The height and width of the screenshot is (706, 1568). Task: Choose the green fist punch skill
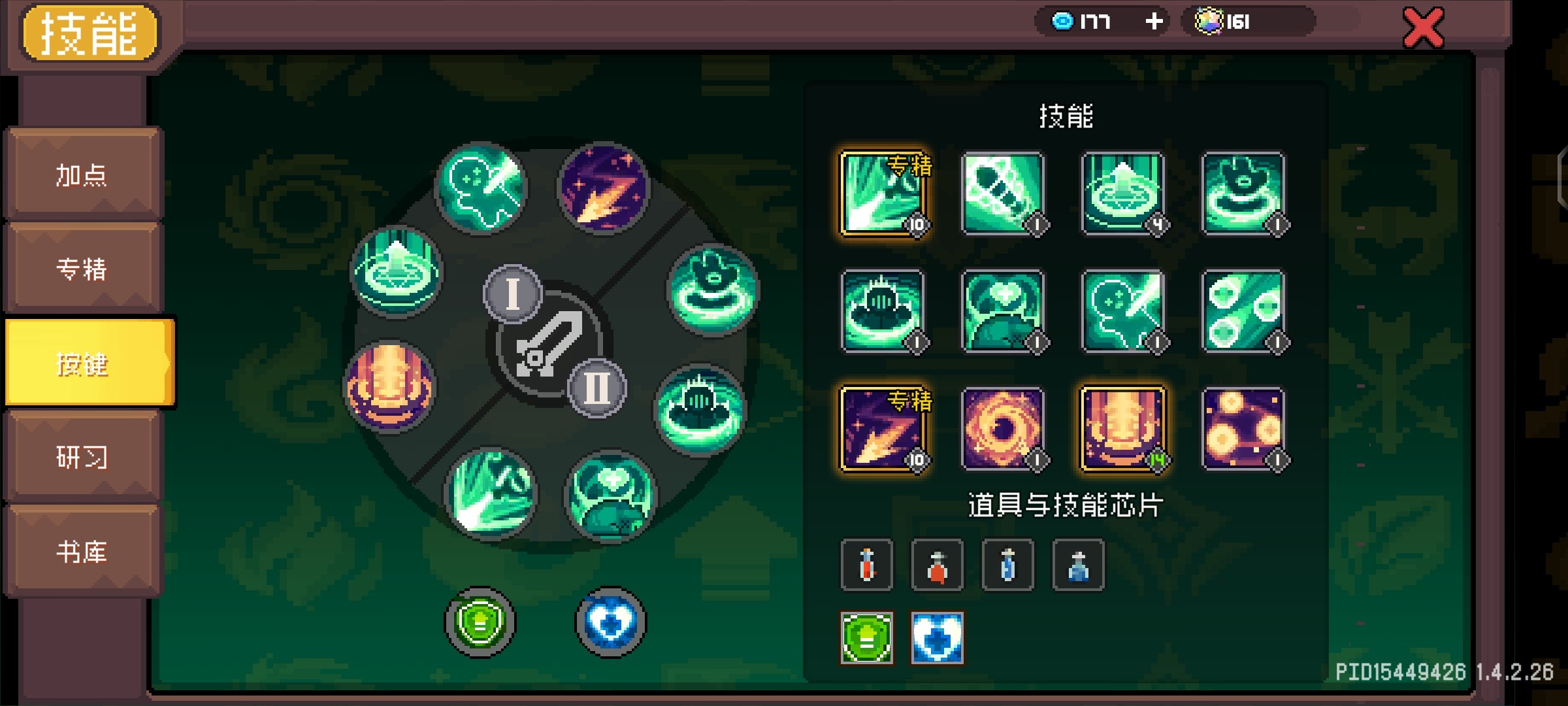[x=1003, y=193]
